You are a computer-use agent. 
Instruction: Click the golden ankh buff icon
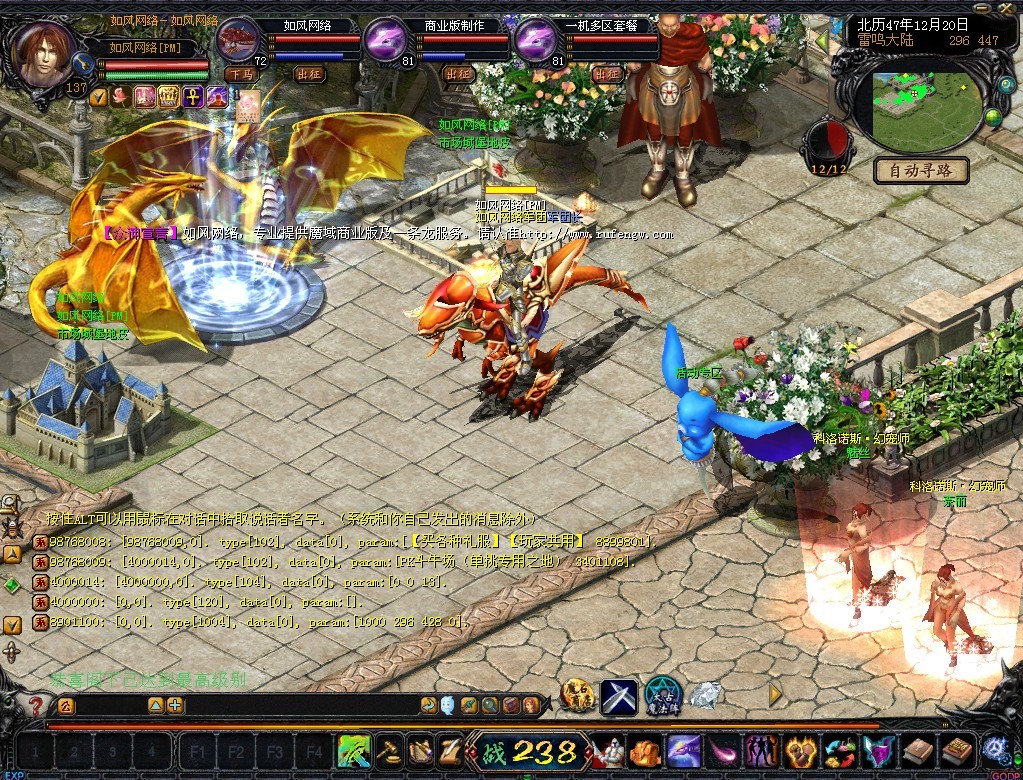pos(192,96)
